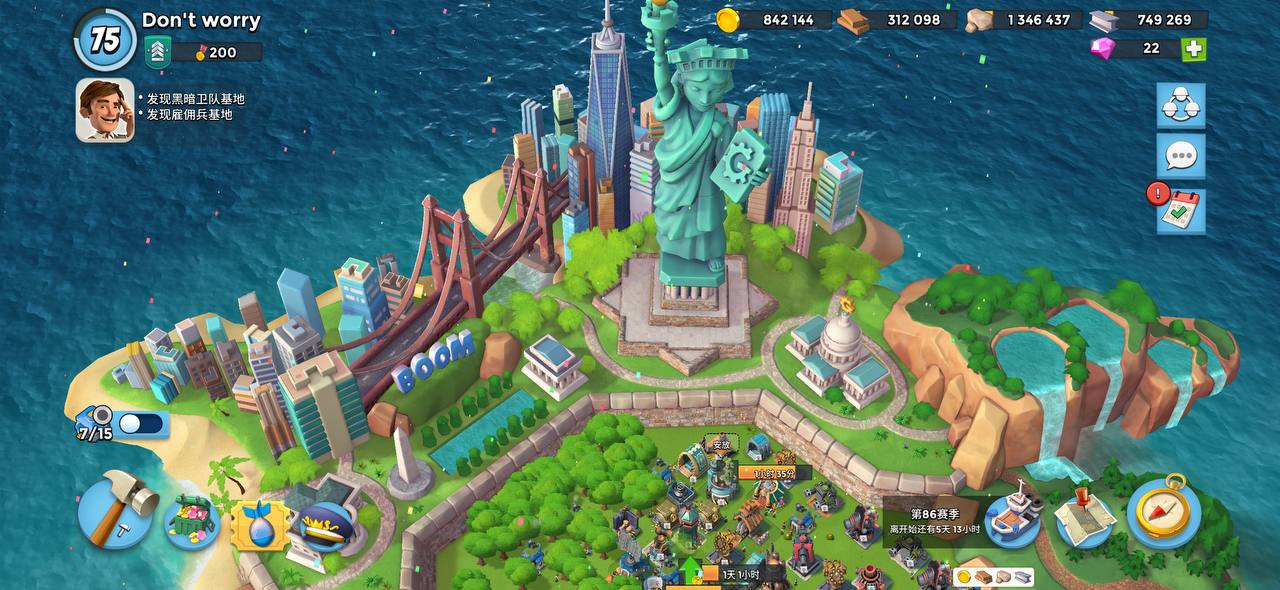Toggle the 7/15 switch
1280x590 pixels.
pos(142,424)
